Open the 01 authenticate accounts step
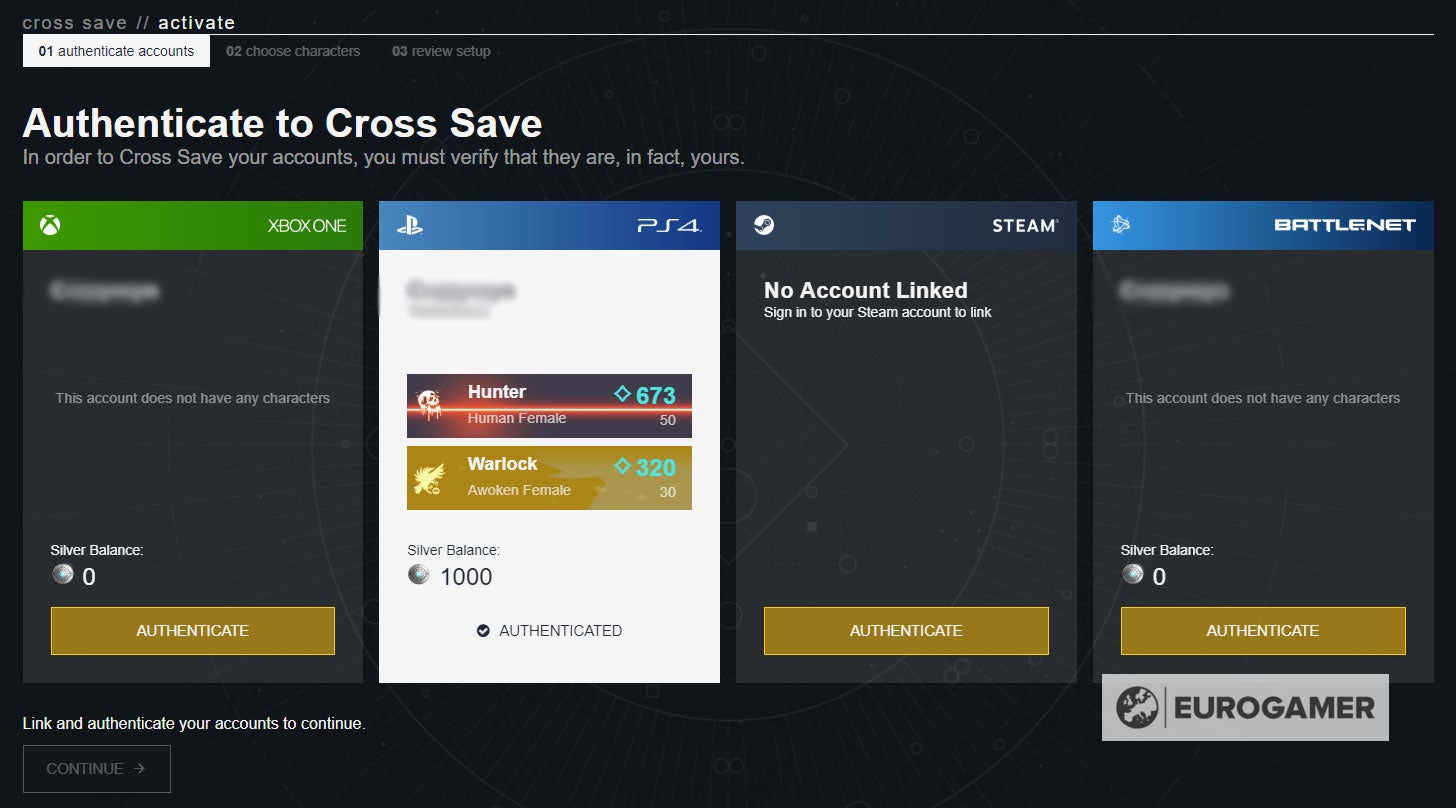The width and height of the screenshot is (1456, 808). [116, 50]
